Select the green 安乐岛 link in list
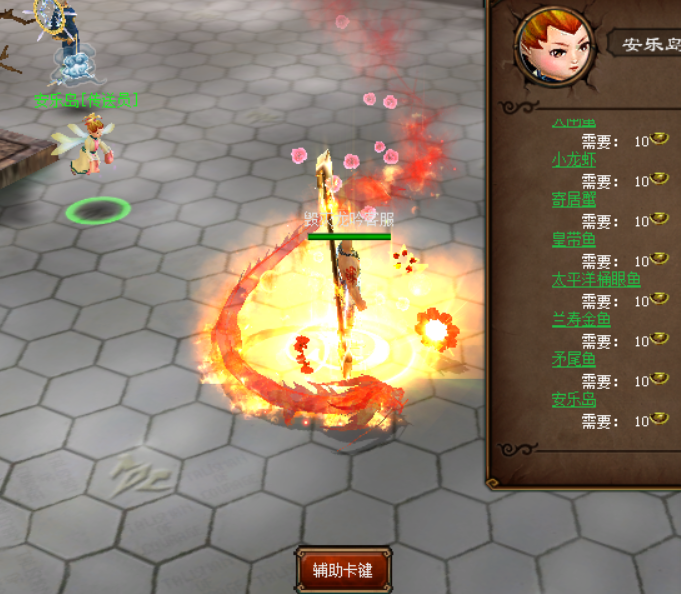681x594 pixels. [x=573, y=400]
